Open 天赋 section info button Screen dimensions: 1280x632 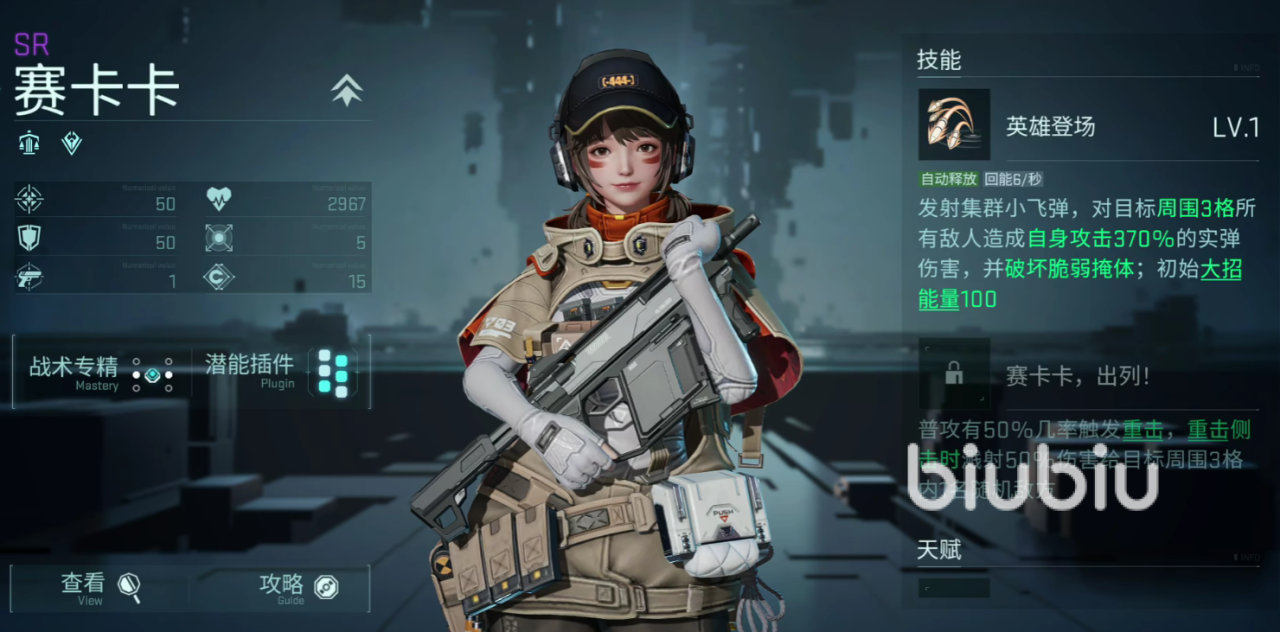(x=1249, y=557)
